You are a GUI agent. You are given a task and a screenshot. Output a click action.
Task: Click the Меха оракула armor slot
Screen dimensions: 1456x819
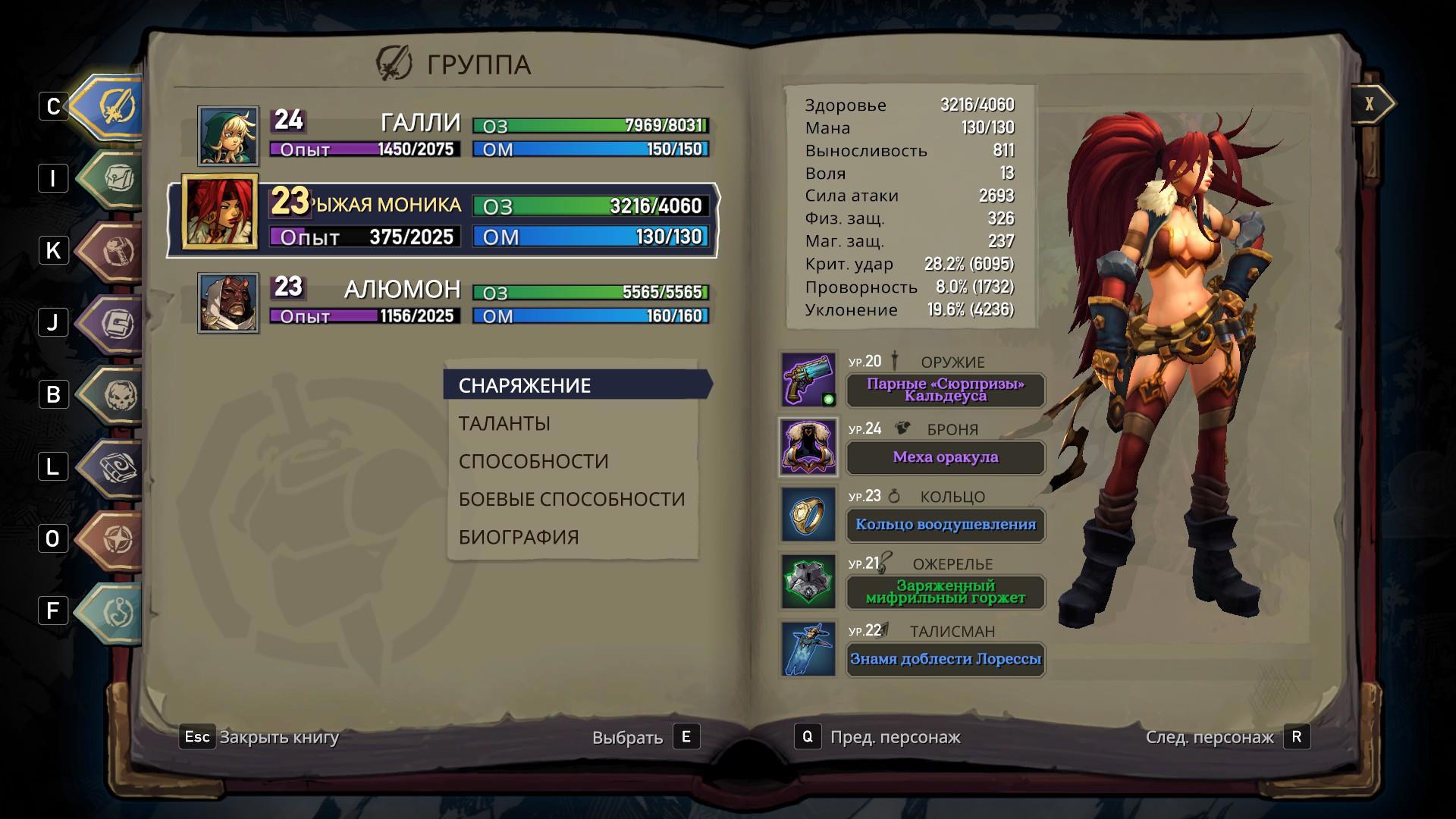(945, 457)
